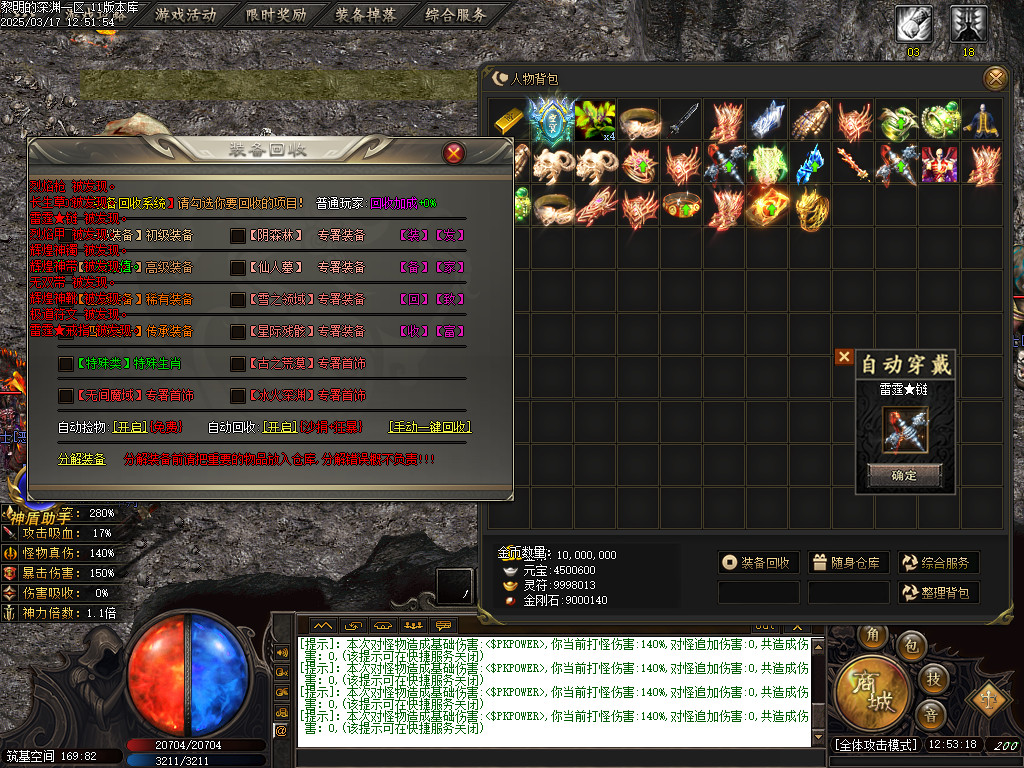Close the 人物背包 inventory panel
Image resolution: width=1024 pixels, height=768 pixels.
995,78
